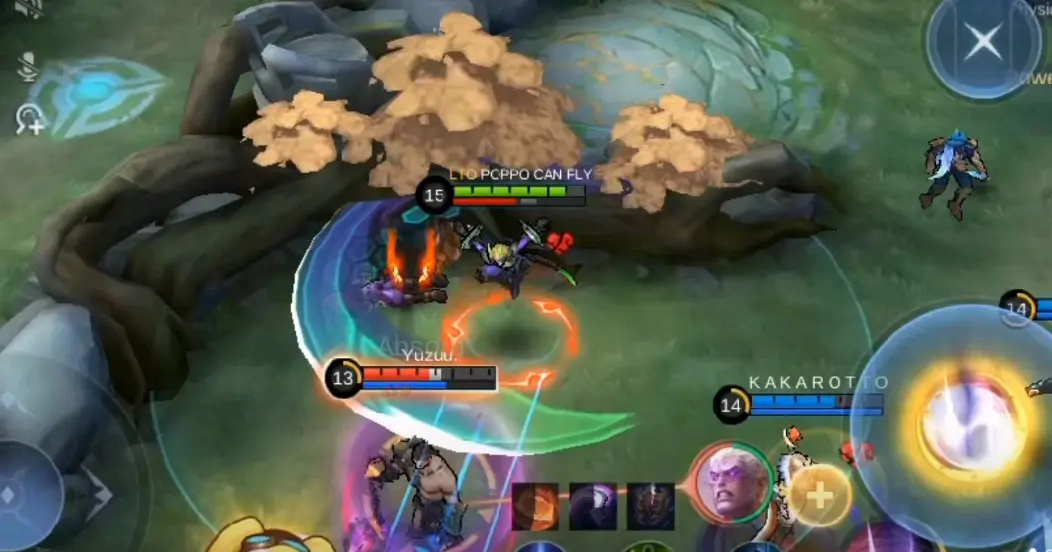Toggle the muted speaker icon

(x=28, y=8)
